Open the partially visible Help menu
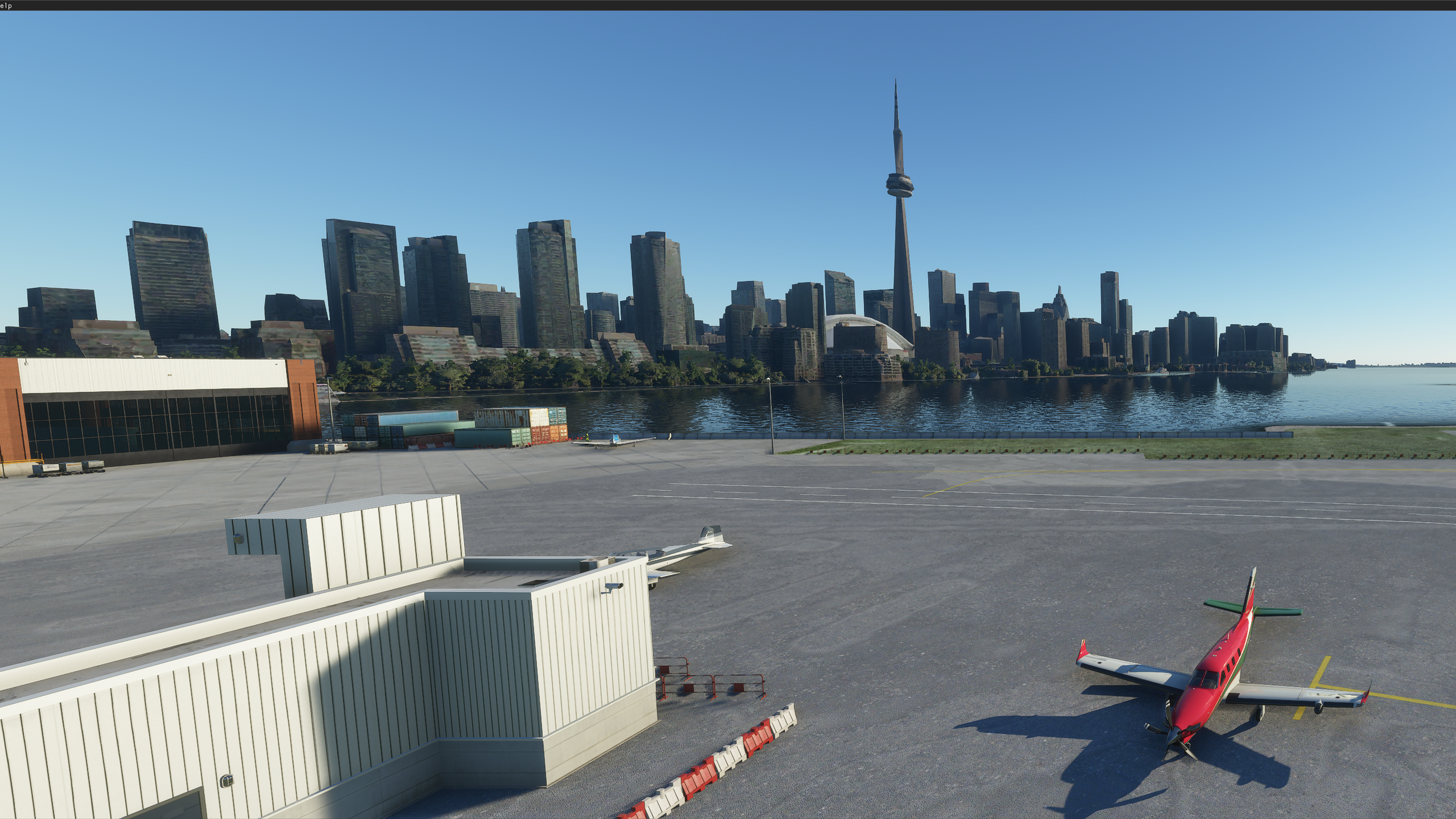Screen dimensions: 1456x819 click(6, 6)
